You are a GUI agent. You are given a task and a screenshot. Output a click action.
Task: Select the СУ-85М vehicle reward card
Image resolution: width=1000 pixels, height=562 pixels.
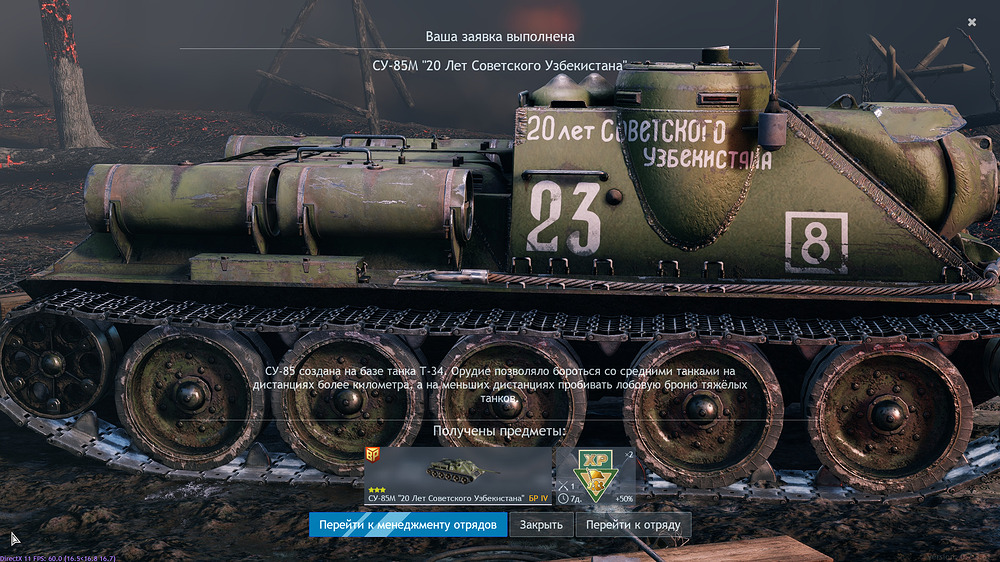point(458,476)
